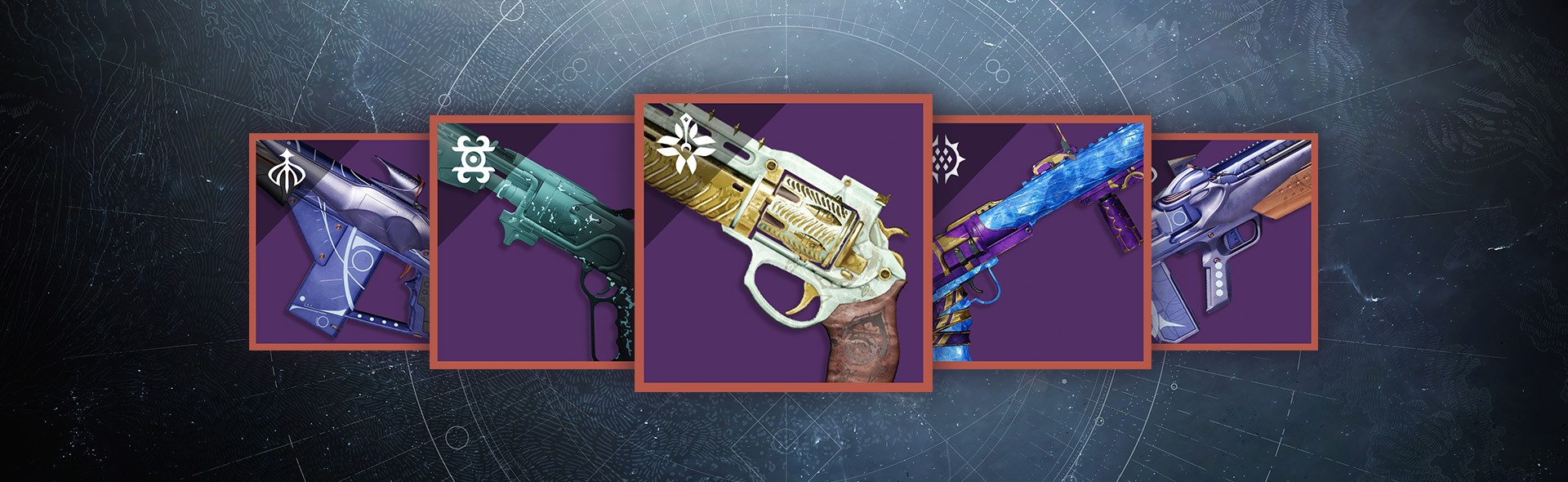Select the white and gold revolver tile

(783, 243)
